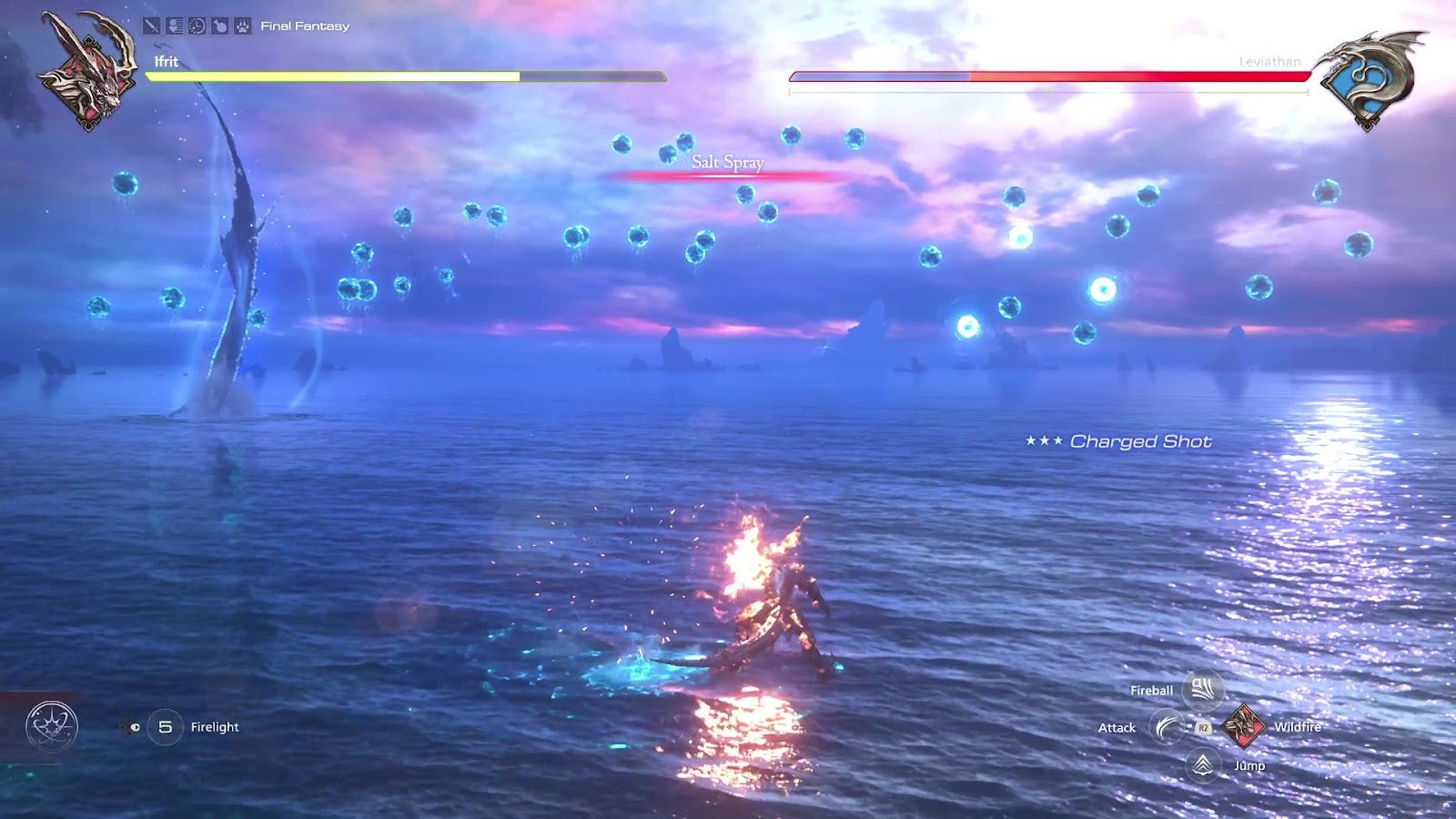Click the circular ability emblem at bottom left
The image size is (1456, 819).
pyautogui.click(x=52, y=724)
